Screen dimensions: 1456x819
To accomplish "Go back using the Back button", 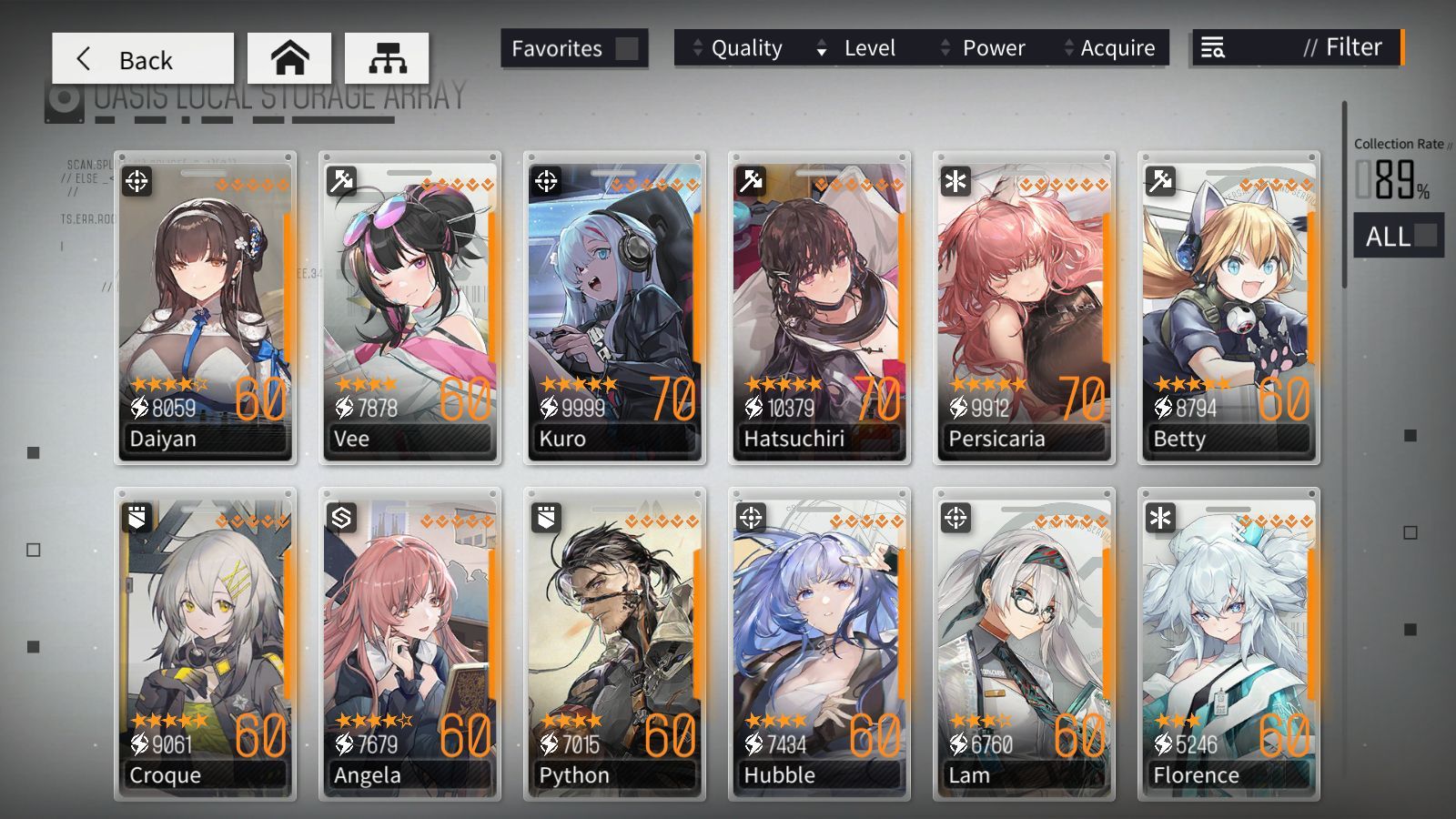I will (142, 59).
